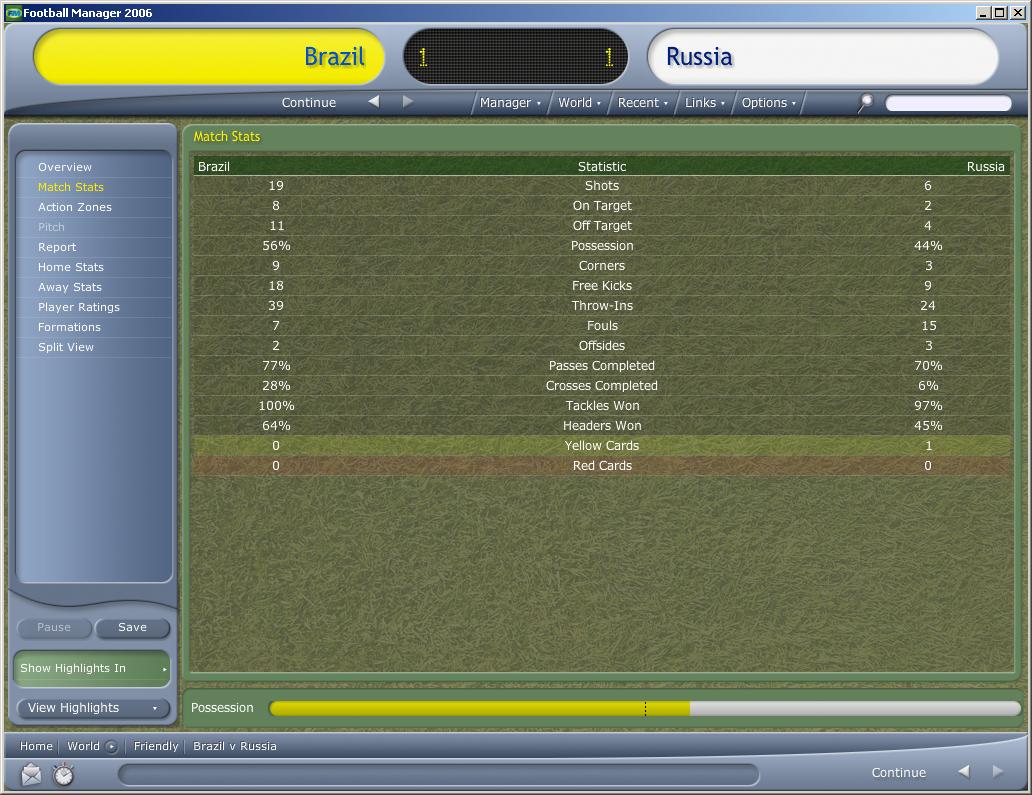View Home Stats panel
This screenshot has width=1032, height=795.
coord(71,267)
